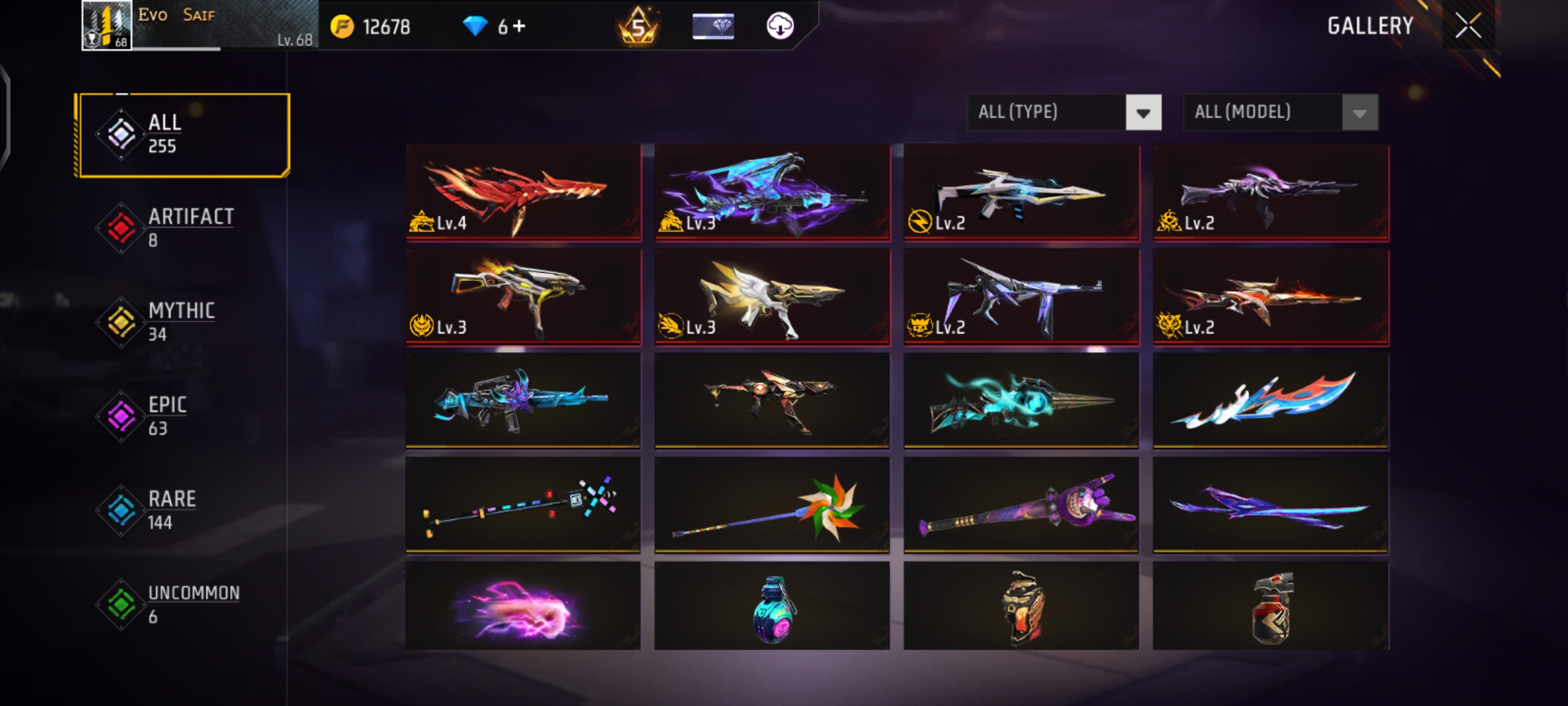Add diamonds with the plus button

pos(519,26)
